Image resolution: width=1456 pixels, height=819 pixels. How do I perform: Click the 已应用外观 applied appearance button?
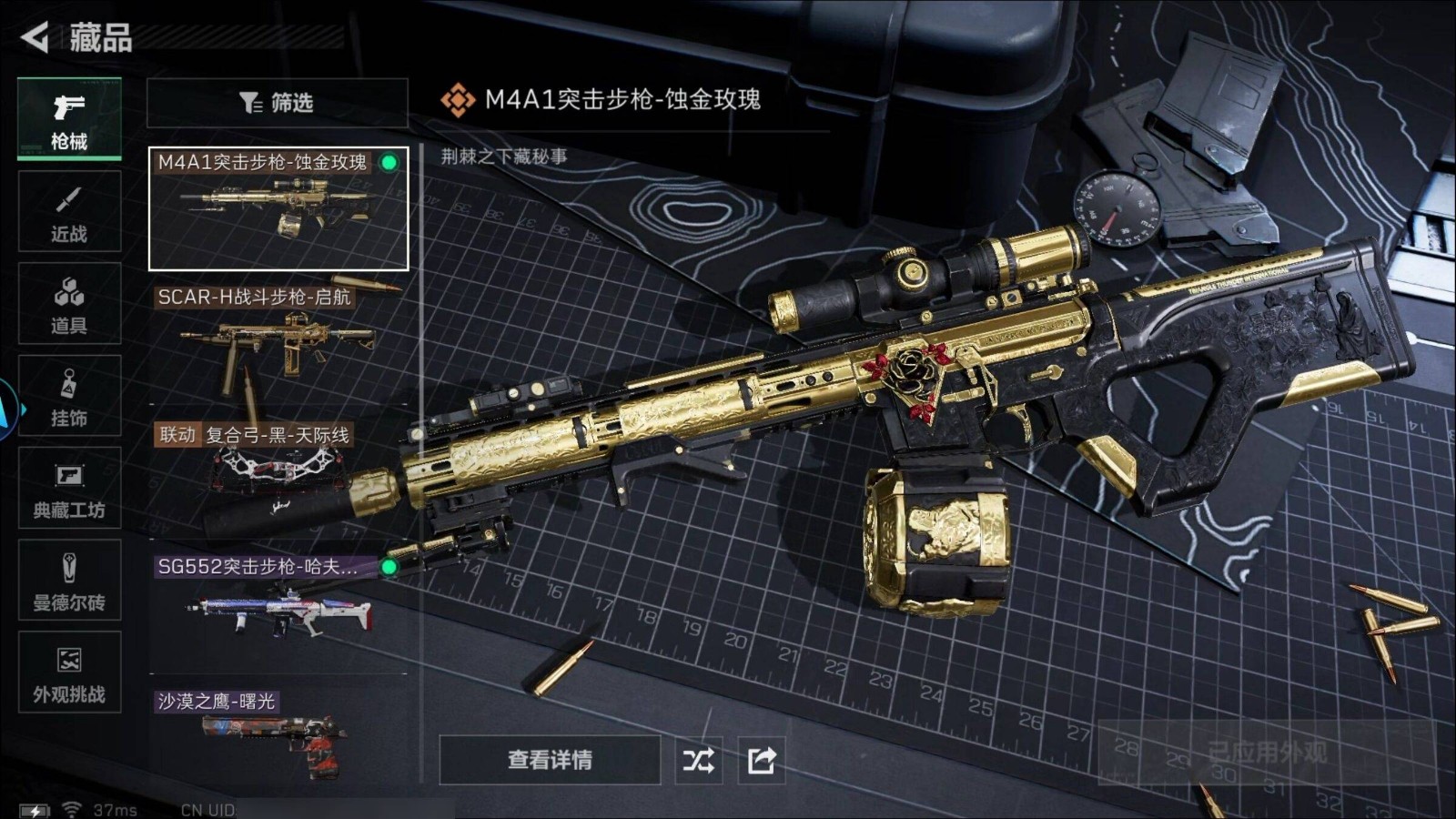pyautogui.click(x=1266, y=753)
